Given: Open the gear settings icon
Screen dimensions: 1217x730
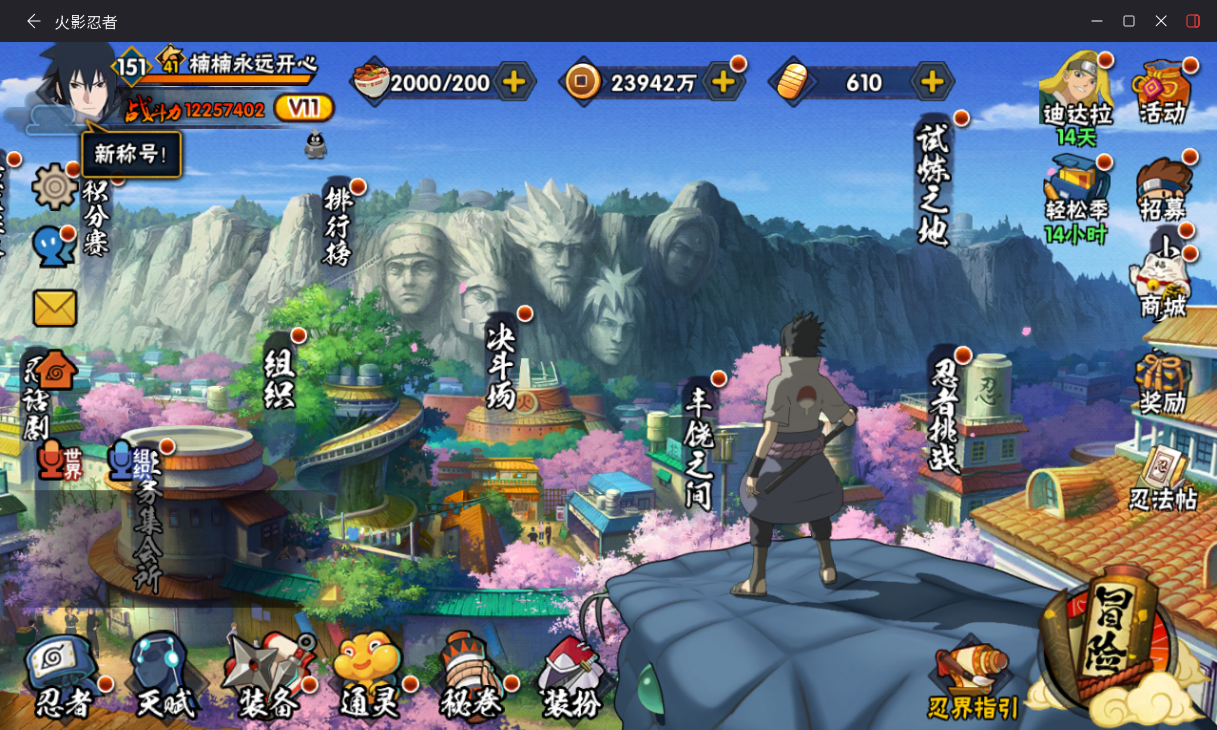Looking at the screenshot, I should [x=54, y=187].
